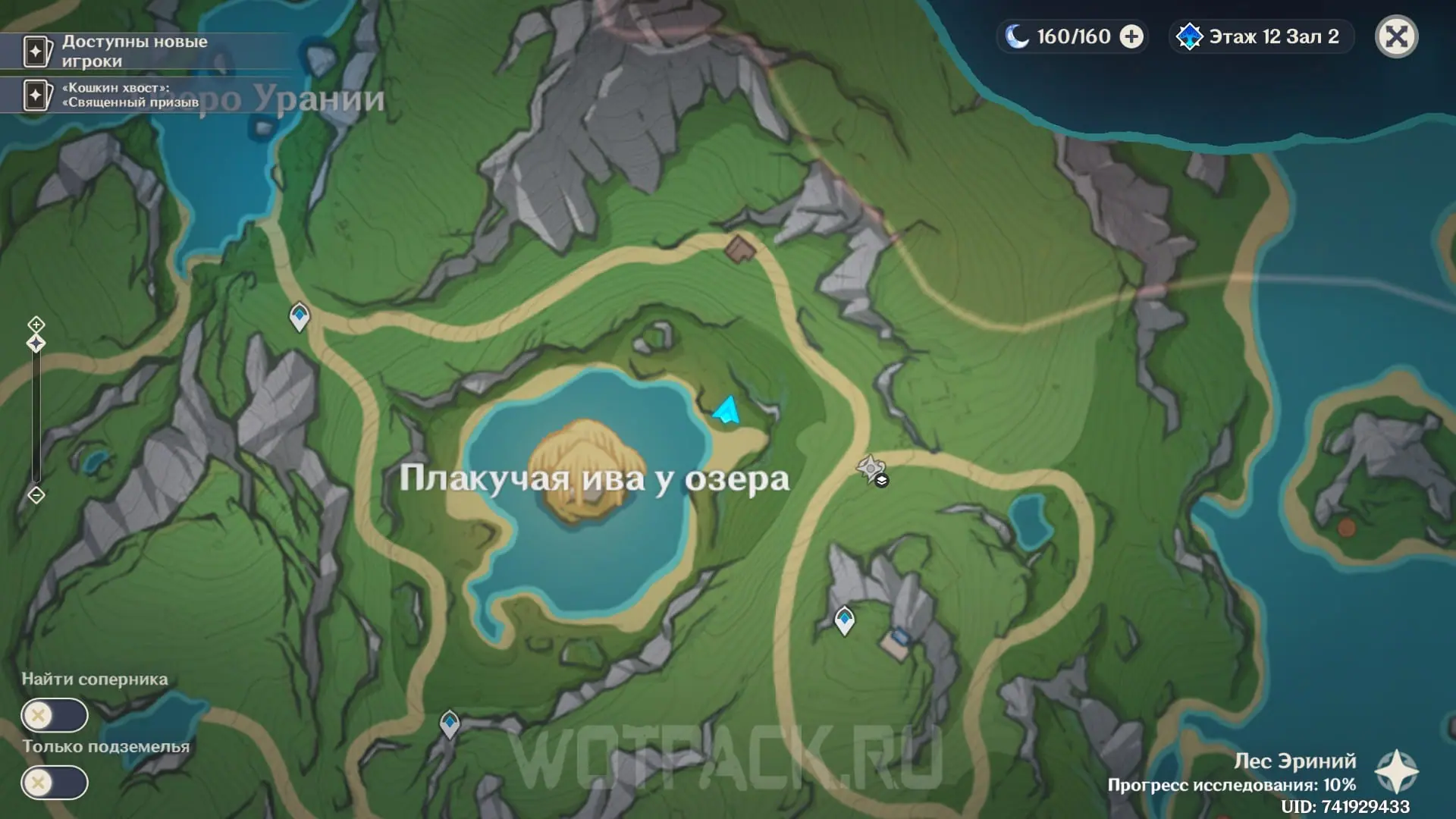
Task: Toggle the «Найти соперника» switch
Action: point(55,715)
